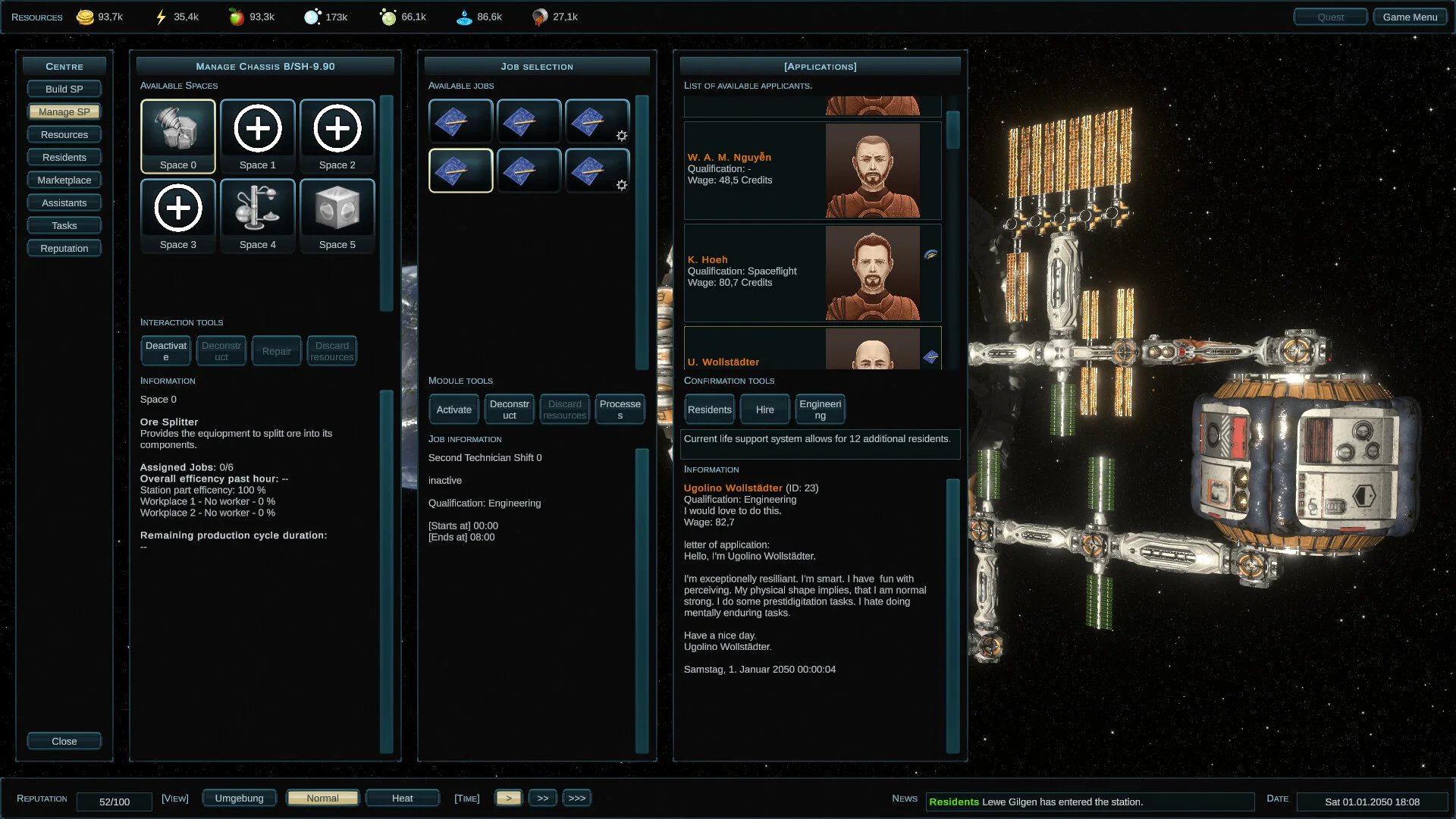Switch view to Heat

click(402, 798)
